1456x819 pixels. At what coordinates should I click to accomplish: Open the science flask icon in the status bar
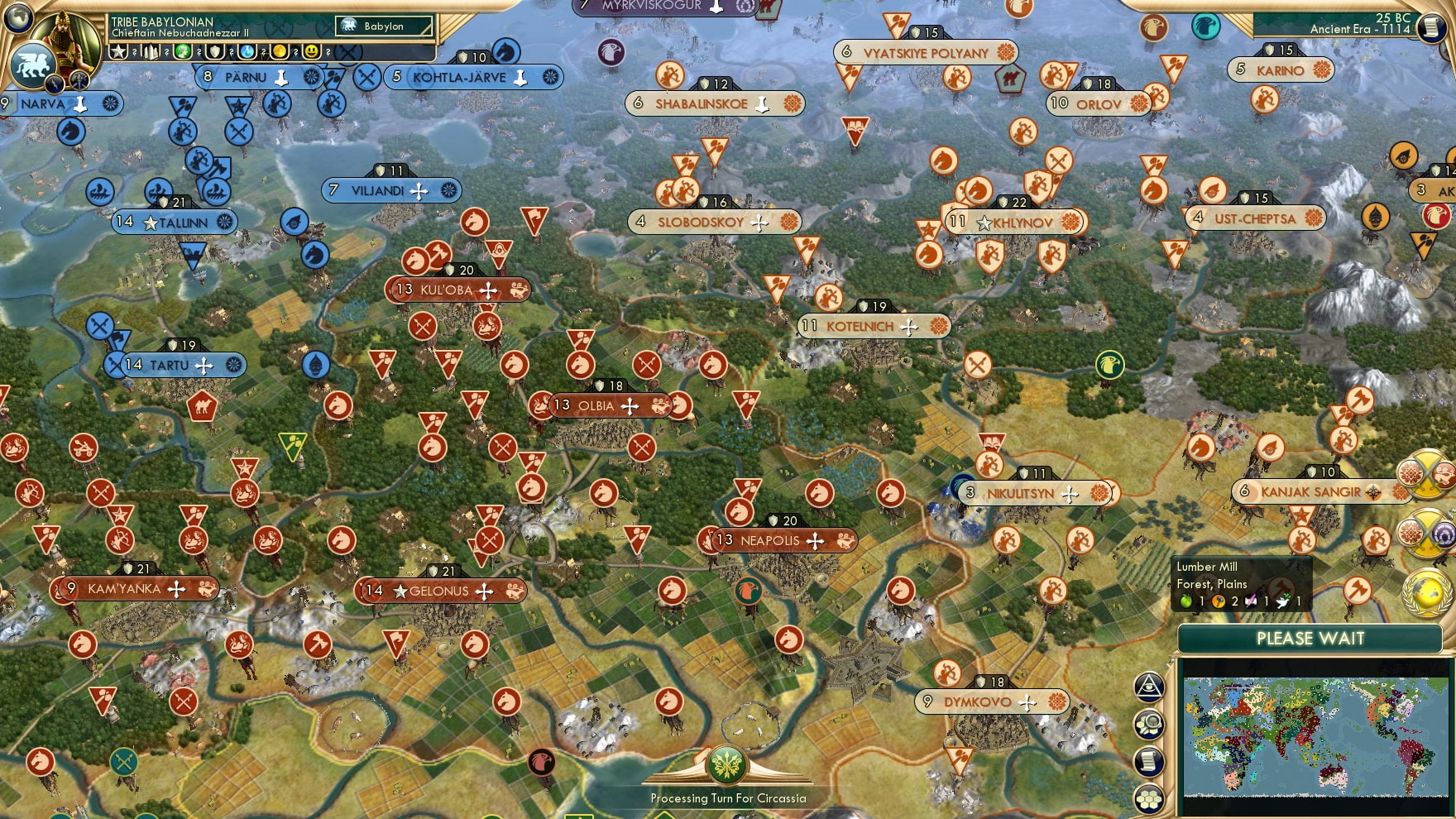[248, 53]
